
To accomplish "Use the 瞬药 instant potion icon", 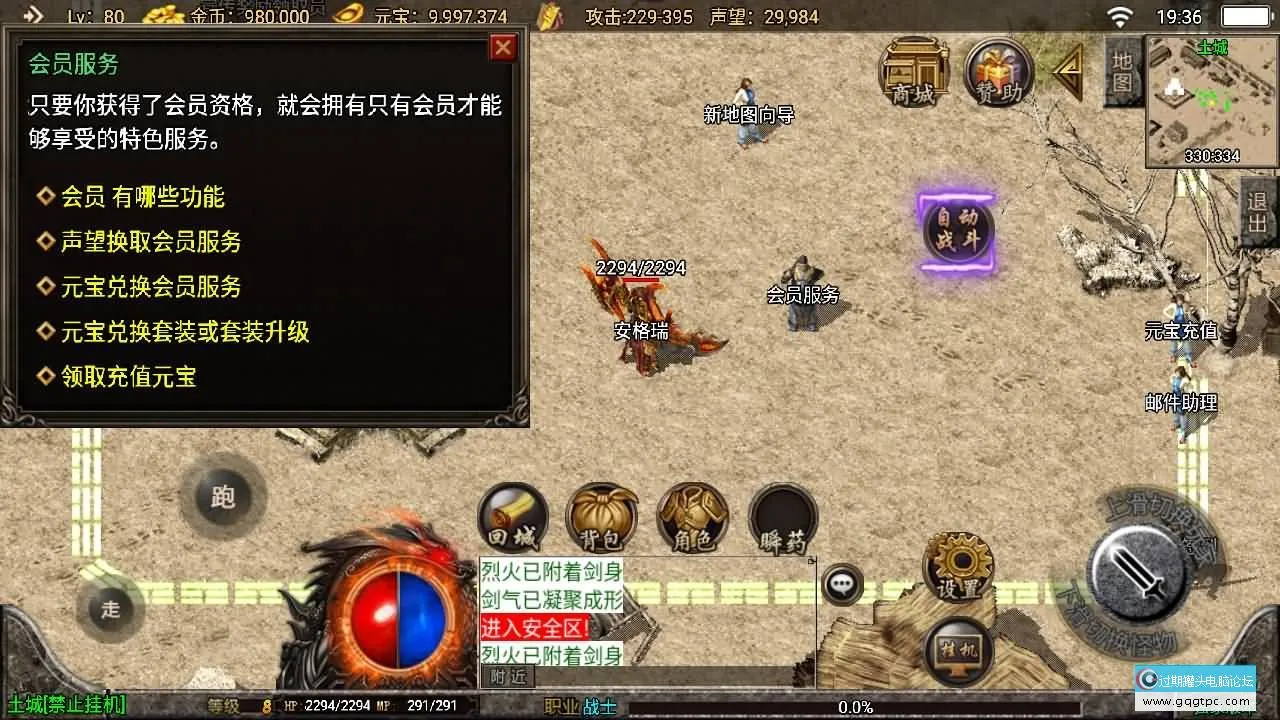I will point(783,514).
